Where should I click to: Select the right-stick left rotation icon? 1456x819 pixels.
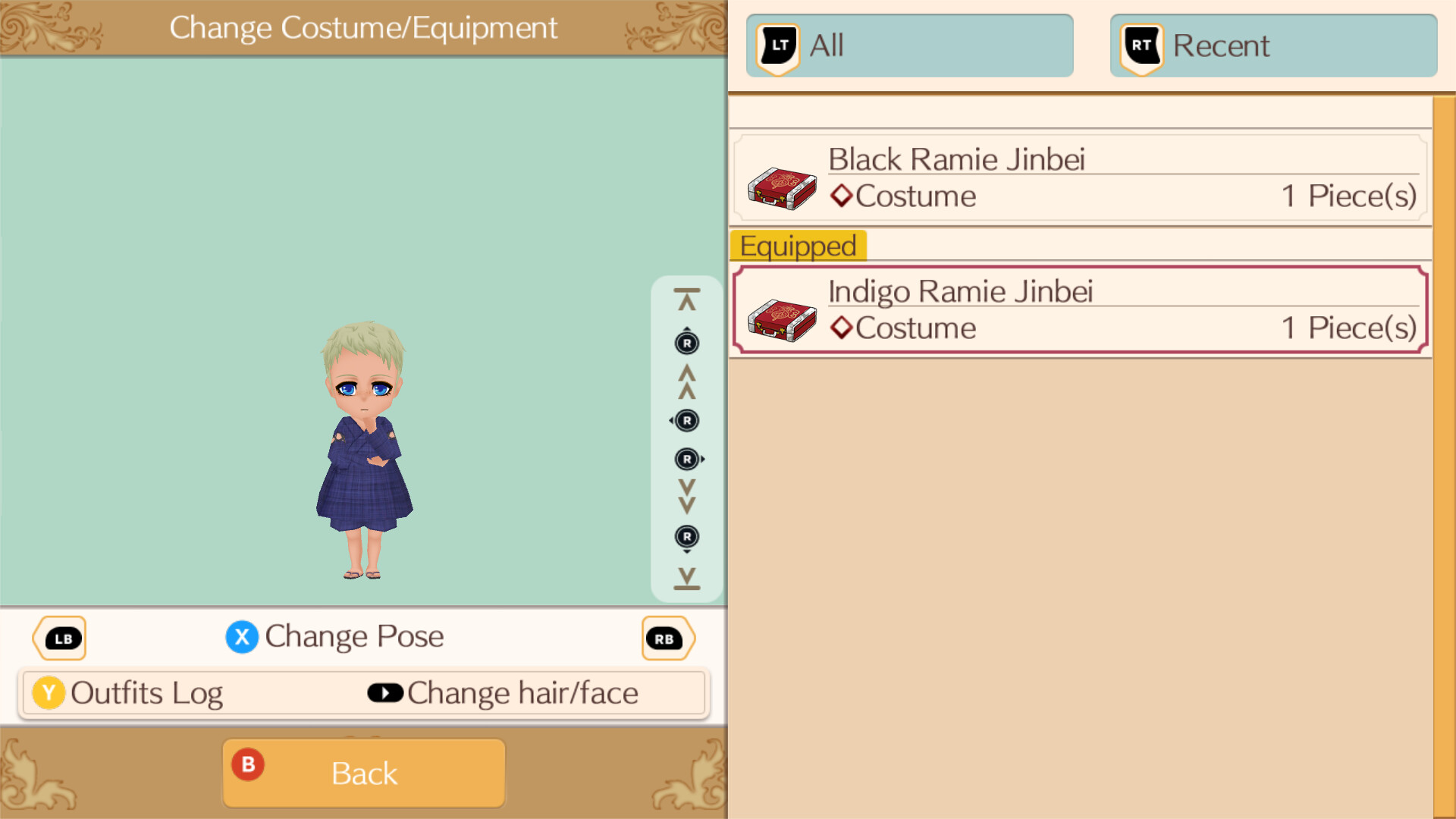(686, 421)
